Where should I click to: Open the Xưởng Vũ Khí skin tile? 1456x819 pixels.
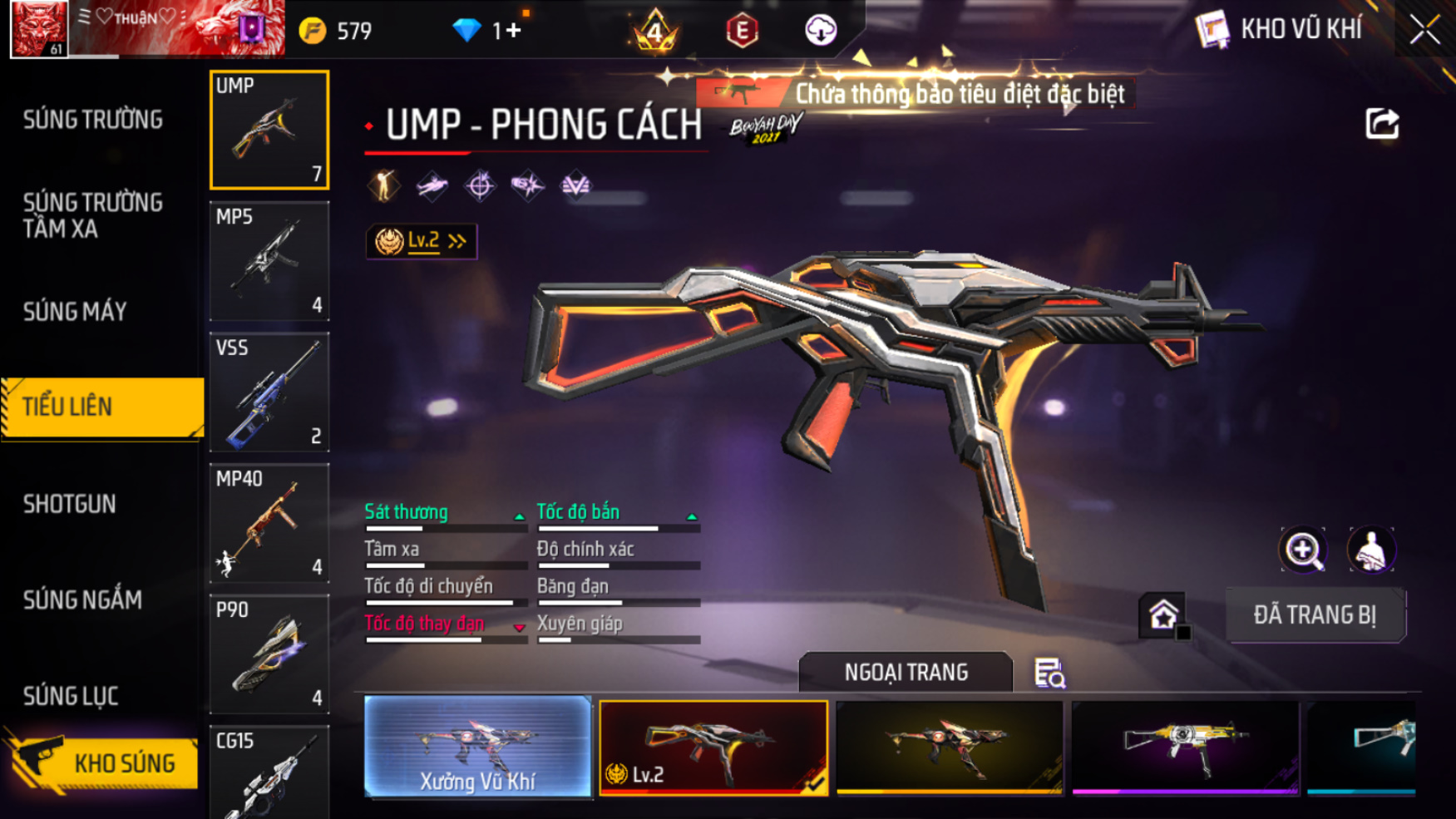click(x=477, y=747)
